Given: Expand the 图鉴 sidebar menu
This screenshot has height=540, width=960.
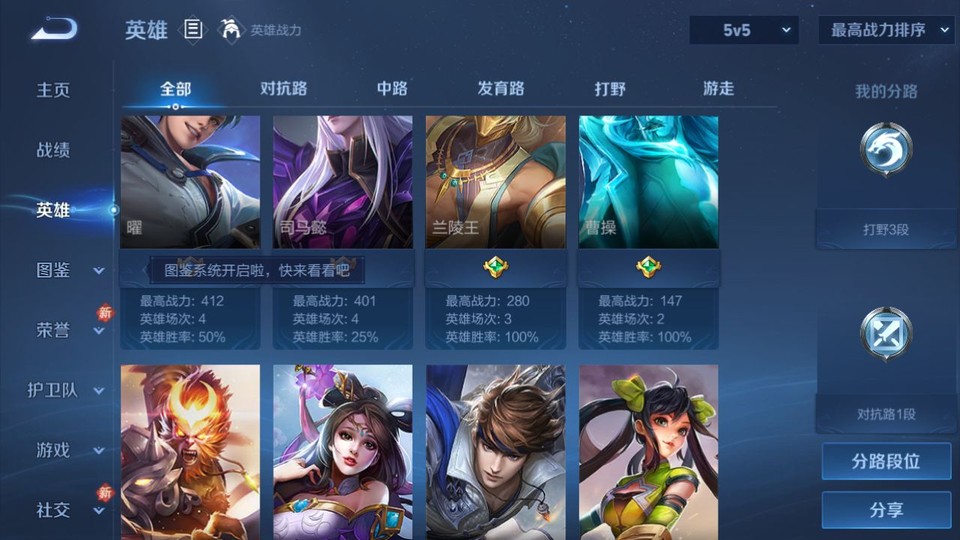Looking at the screenshot, I should click(x=66, y=270).
